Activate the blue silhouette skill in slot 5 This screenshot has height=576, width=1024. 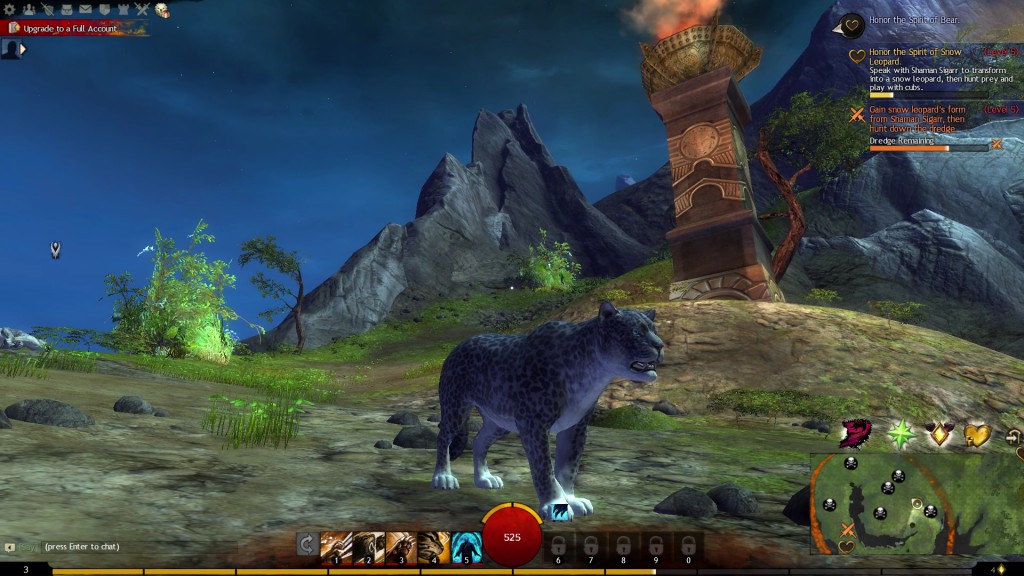point(466,545)
